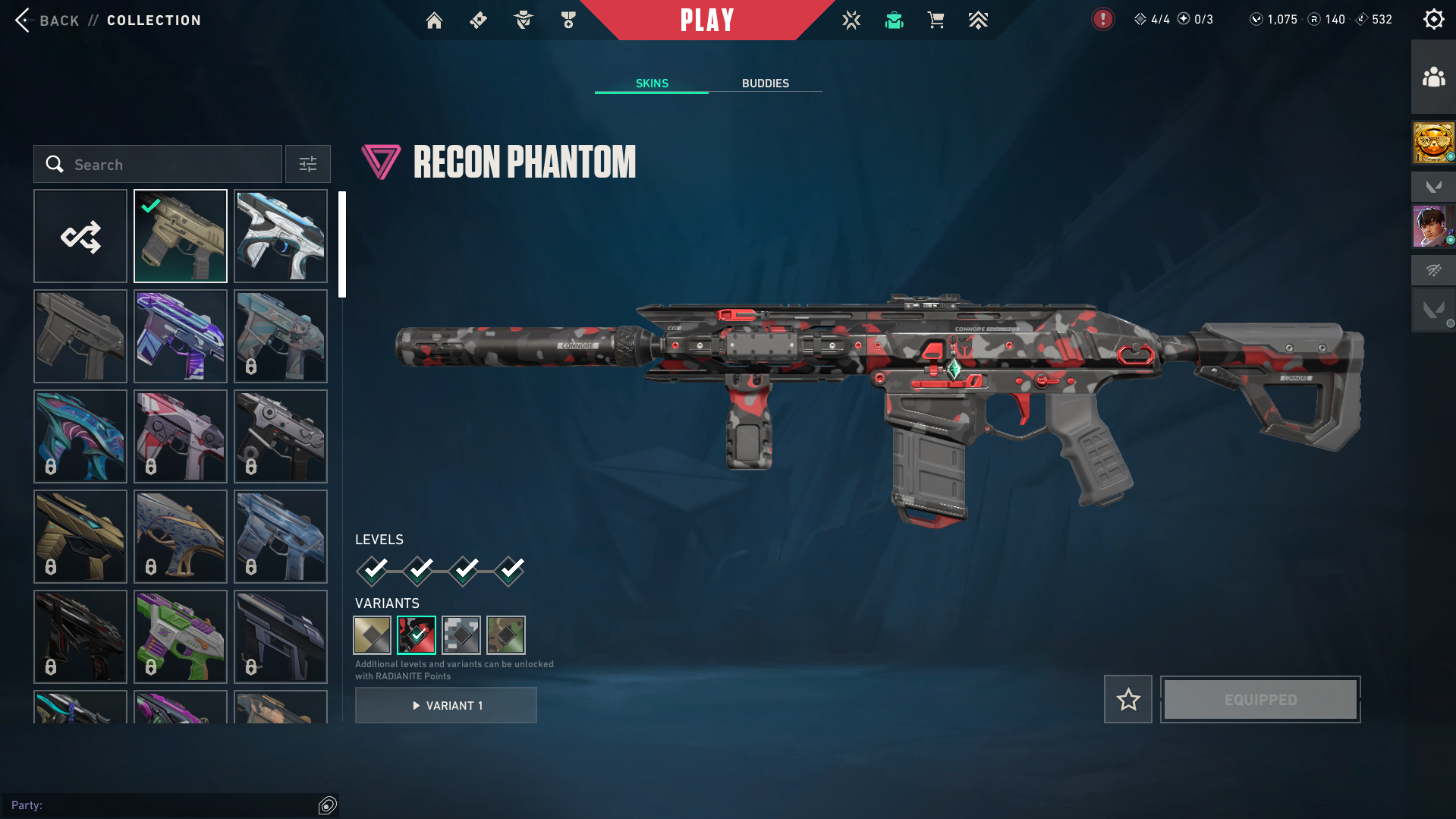Select the Skins tab
1456x819 pixels.
(652, 83)
